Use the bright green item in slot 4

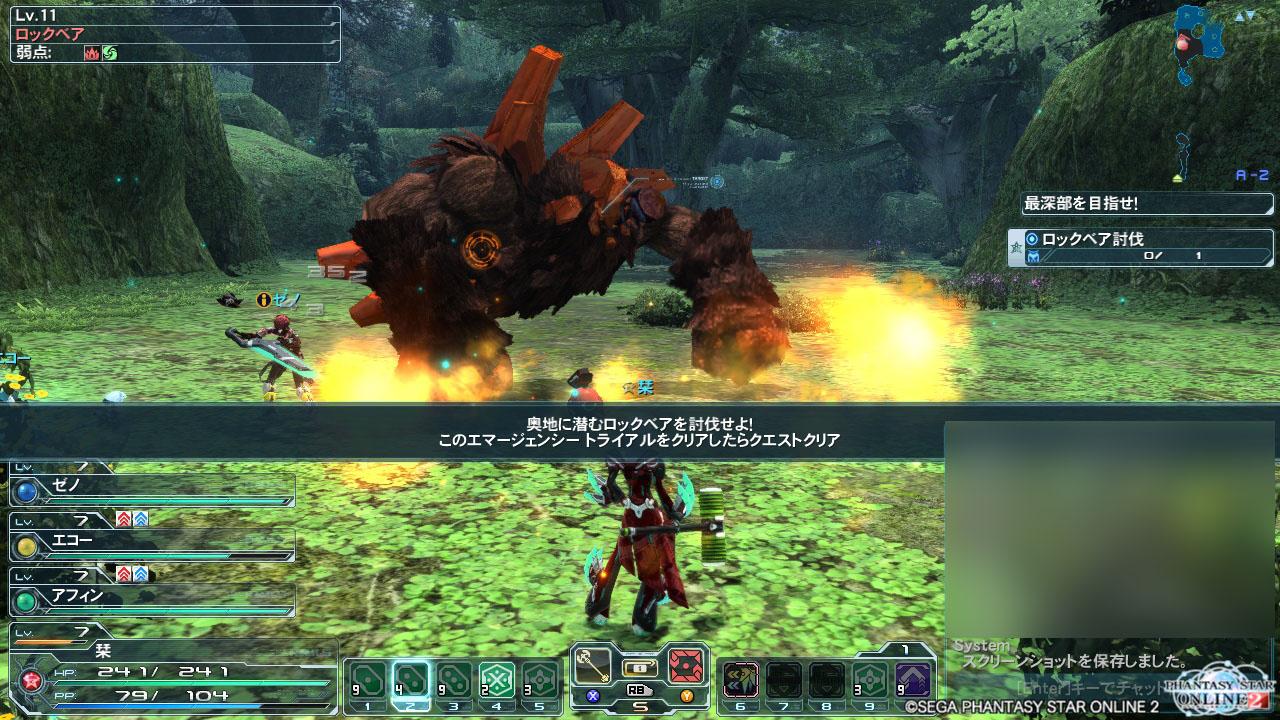[x=497, y=680]
